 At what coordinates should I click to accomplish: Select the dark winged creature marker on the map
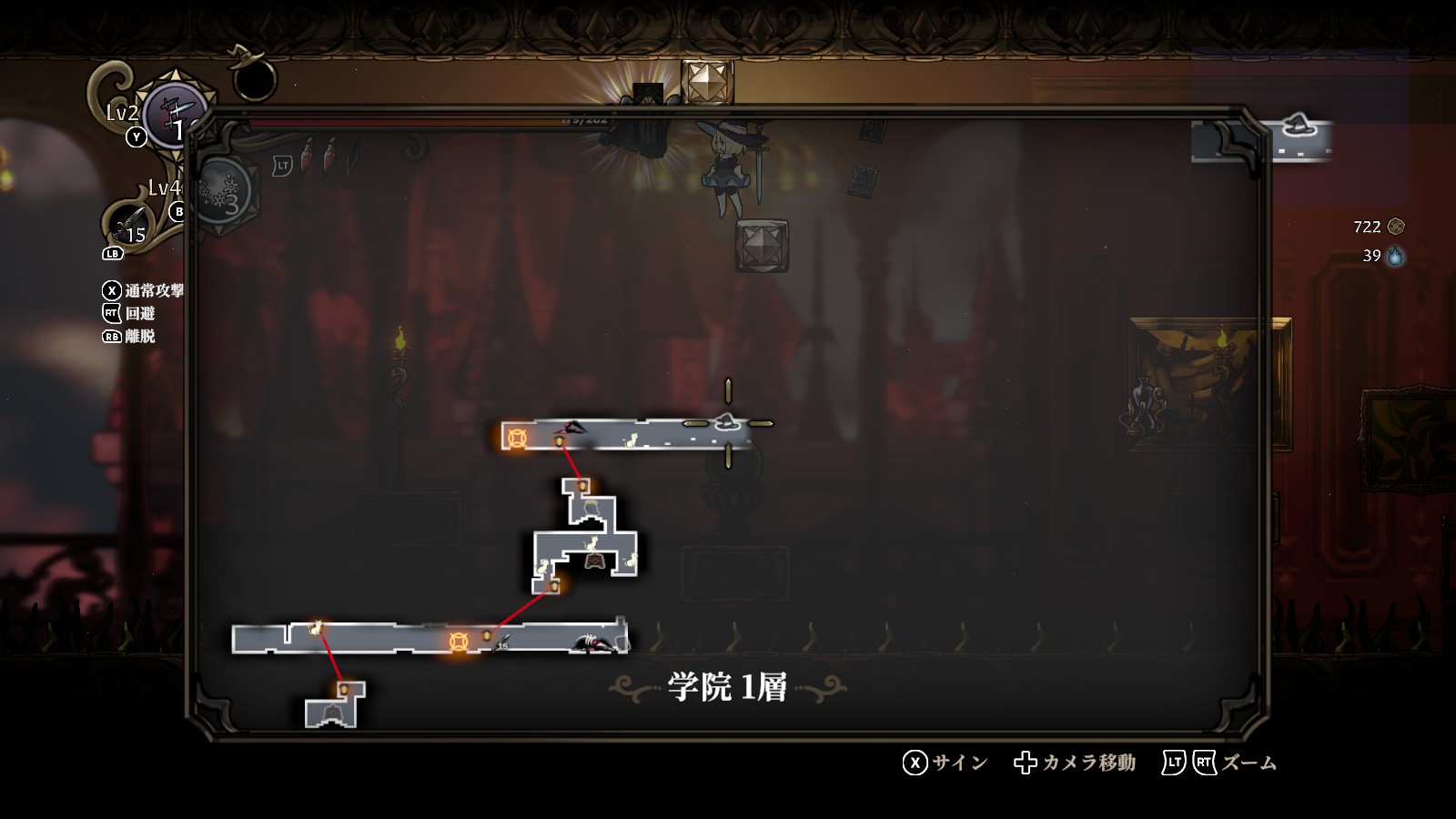pyautogui.click(x=571, y=427)
